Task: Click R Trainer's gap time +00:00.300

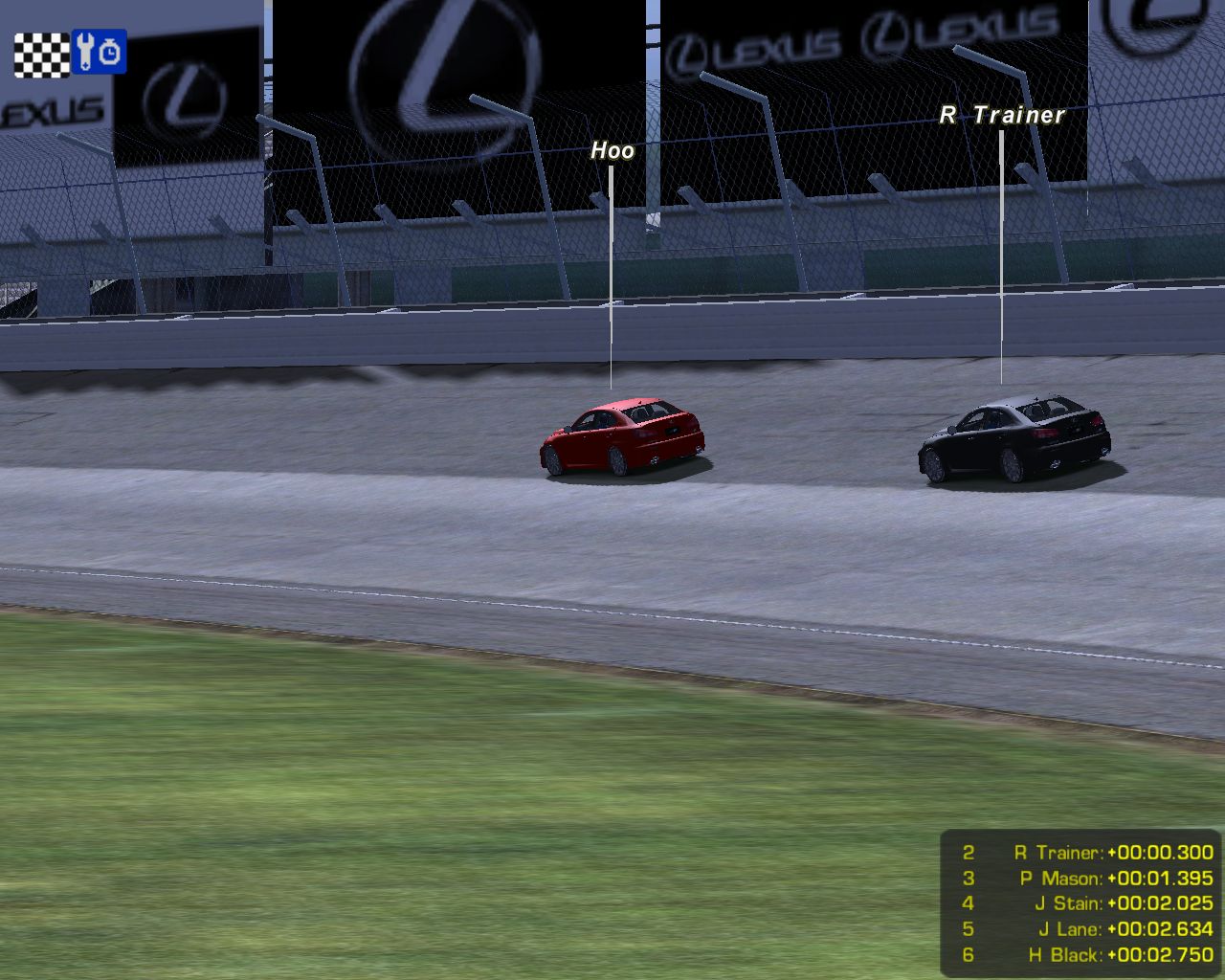Action: [x=1159, y=852]
